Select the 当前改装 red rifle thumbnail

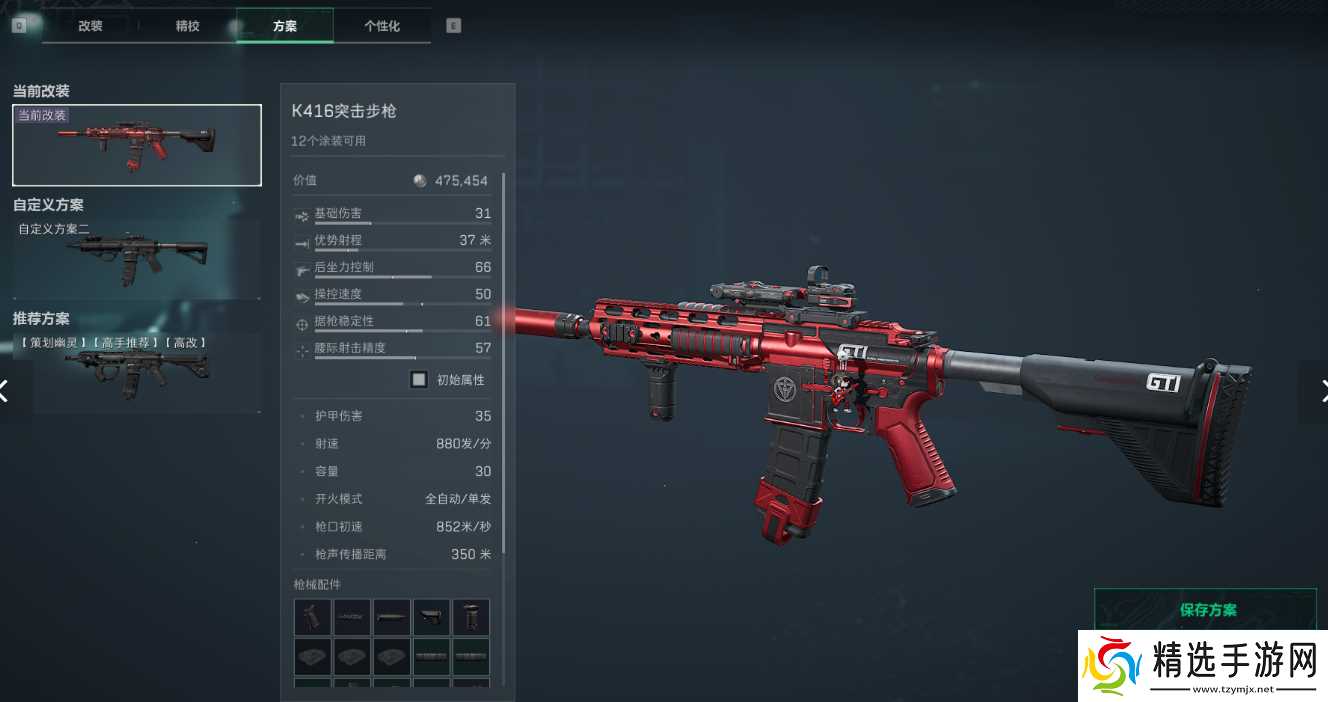tap(137, 146)
